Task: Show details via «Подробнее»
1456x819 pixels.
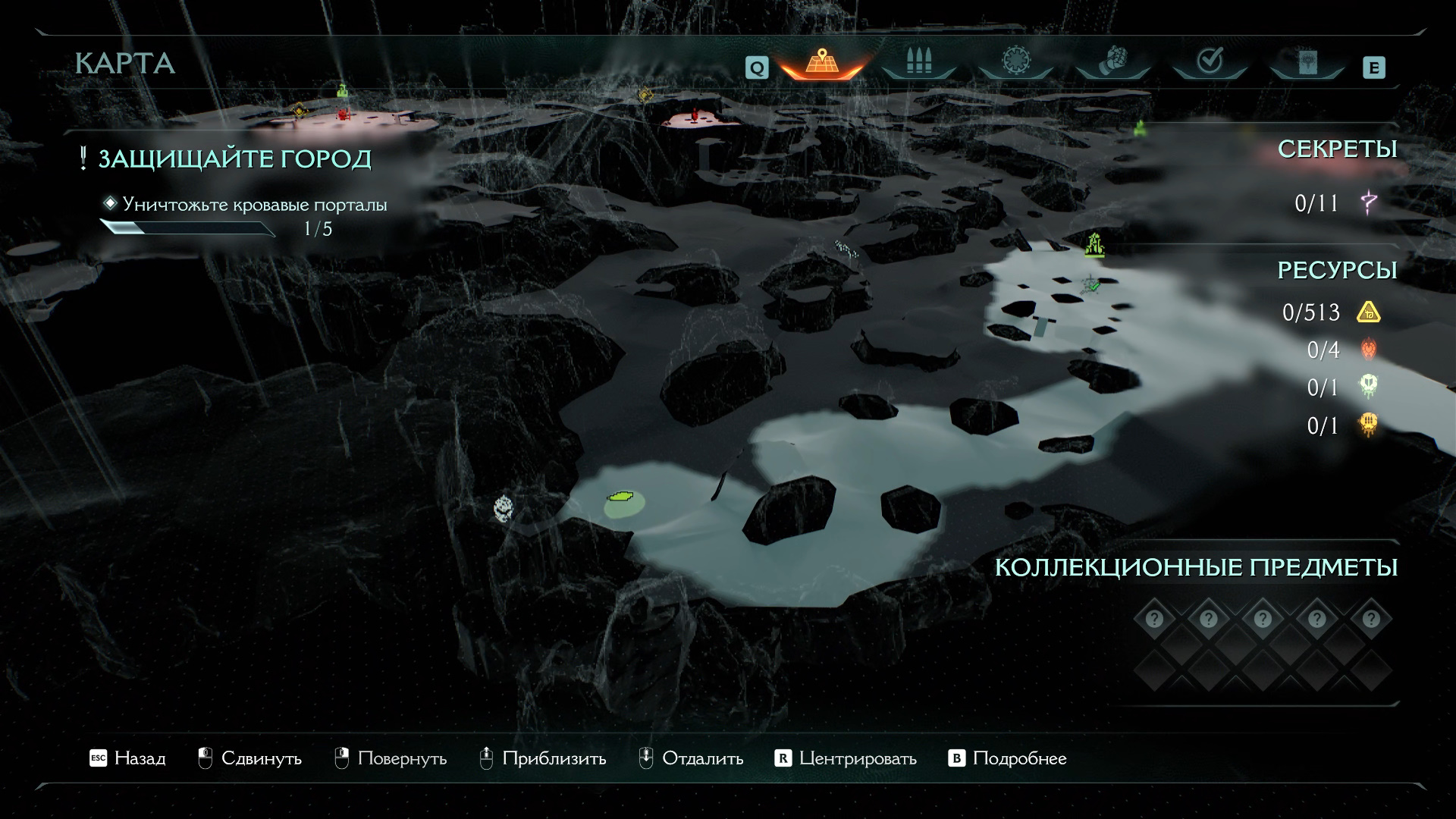Action: [1007, 758]
